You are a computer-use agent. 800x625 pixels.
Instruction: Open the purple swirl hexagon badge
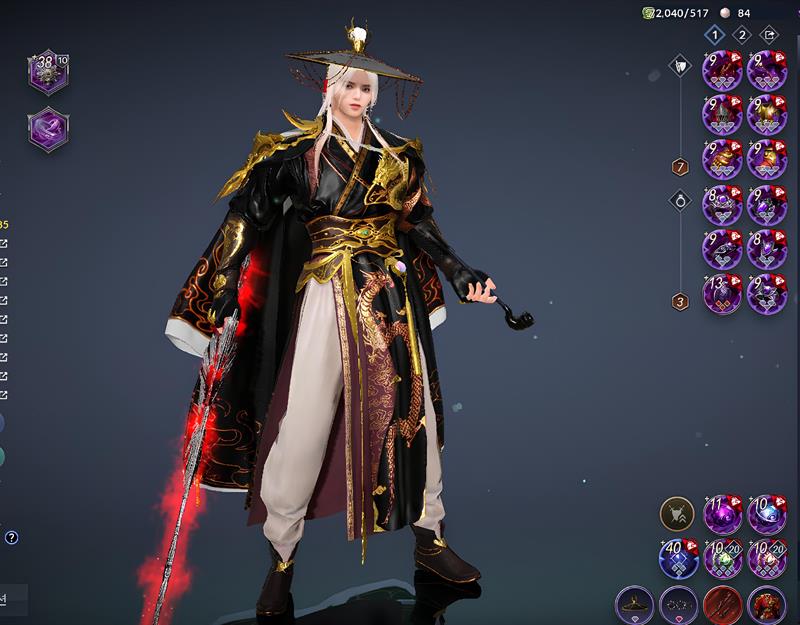pos(47,130)
